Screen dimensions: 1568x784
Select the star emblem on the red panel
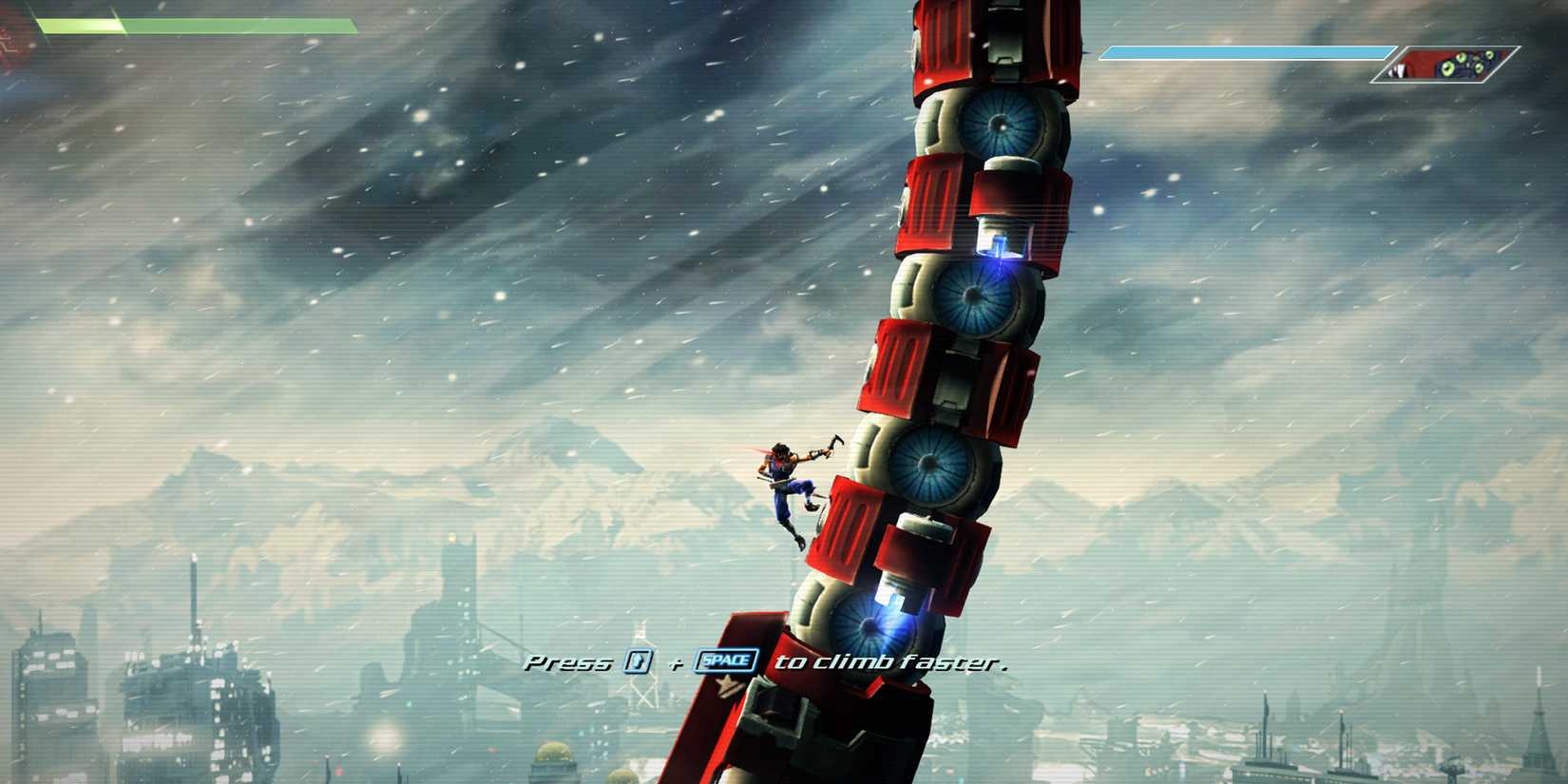[726, 685]
